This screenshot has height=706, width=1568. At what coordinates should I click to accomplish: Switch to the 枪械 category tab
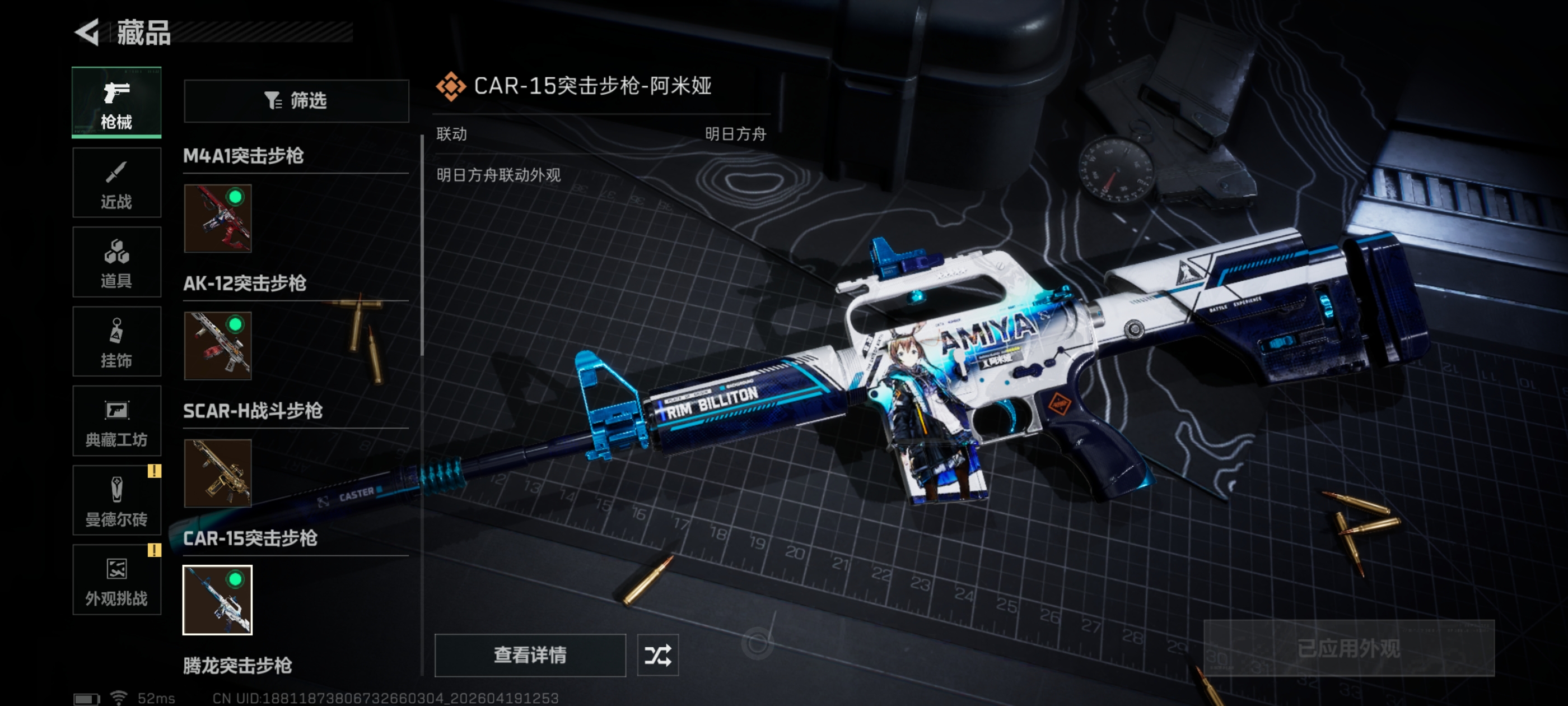click(x=116, y=103)
